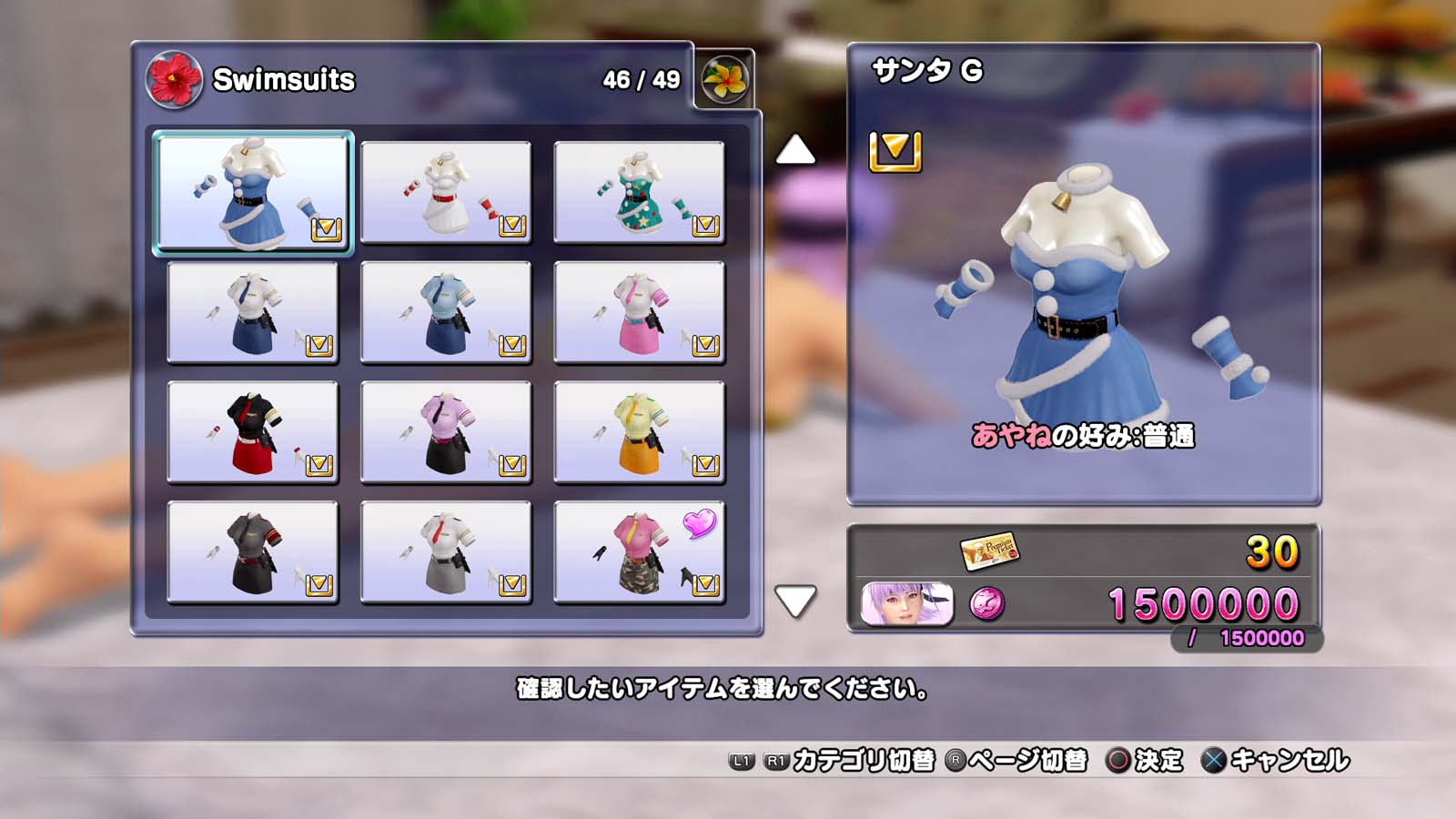Screen dimensions: 1456x819
Task: Select the all-black police uniform
Action: click(x=253, y=552)
